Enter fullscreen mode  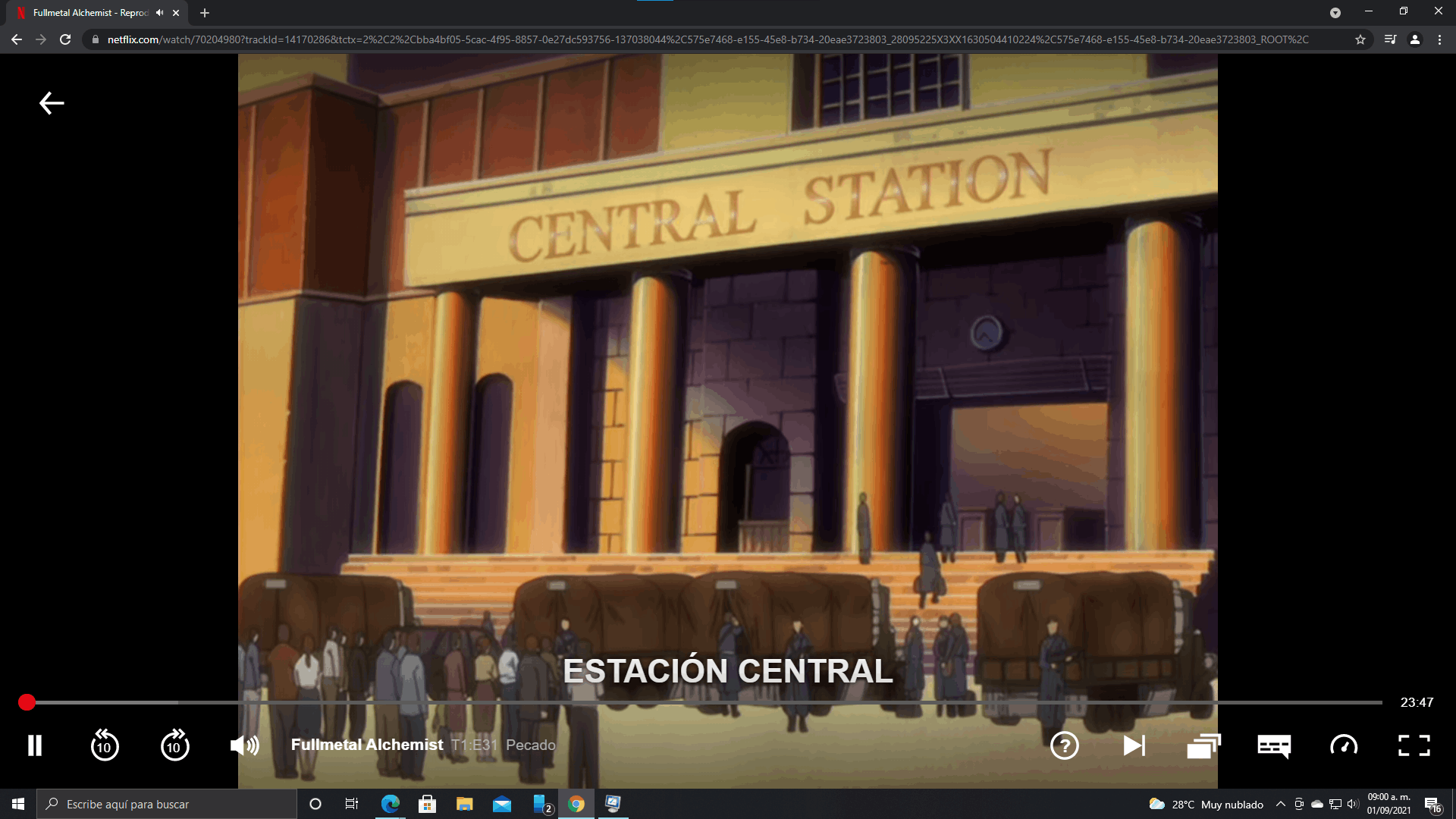click(x=1414, y=745)
